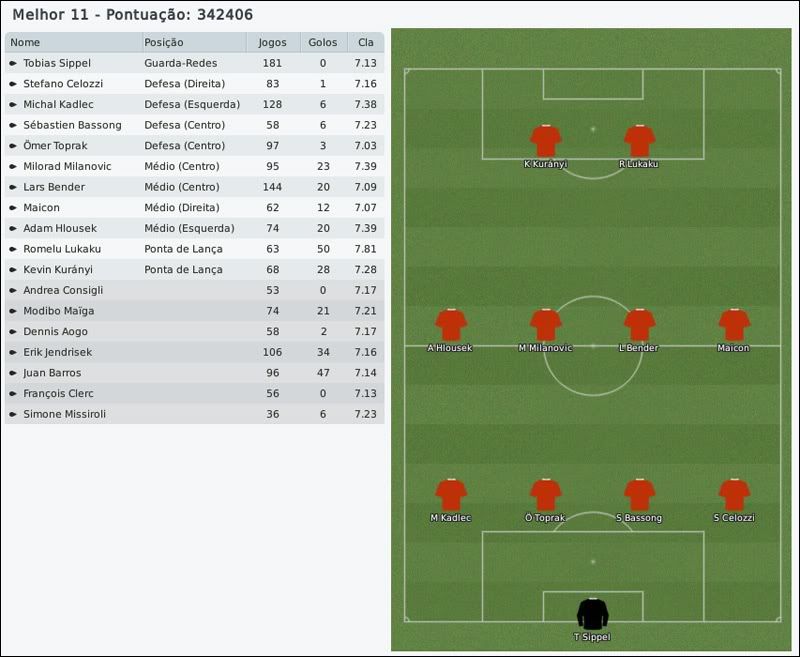
Task: Sort by the Cla rating column
Action: point(365,43)
